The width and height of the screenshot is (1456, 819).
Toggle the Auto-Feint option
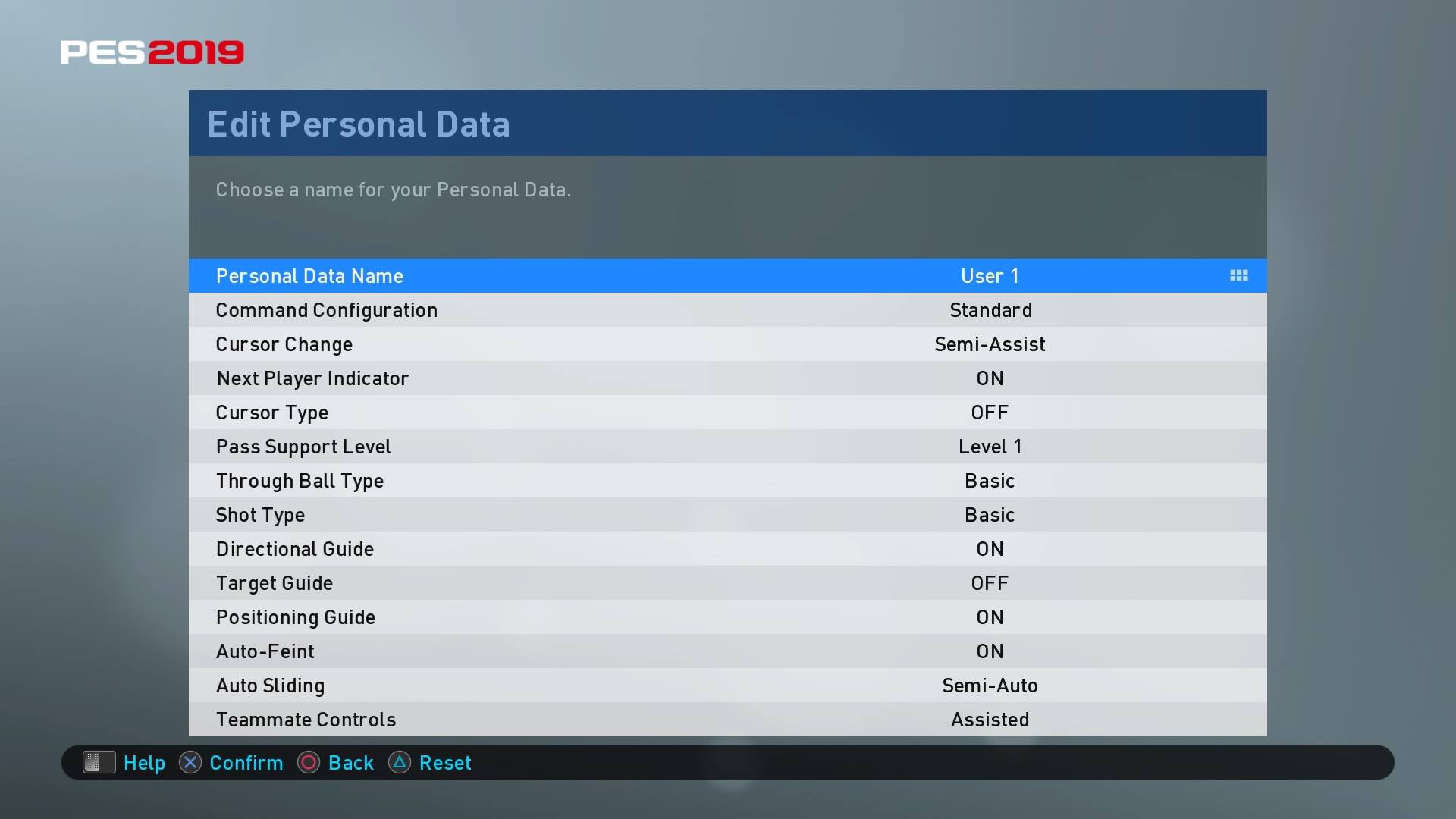pos(726,651)
